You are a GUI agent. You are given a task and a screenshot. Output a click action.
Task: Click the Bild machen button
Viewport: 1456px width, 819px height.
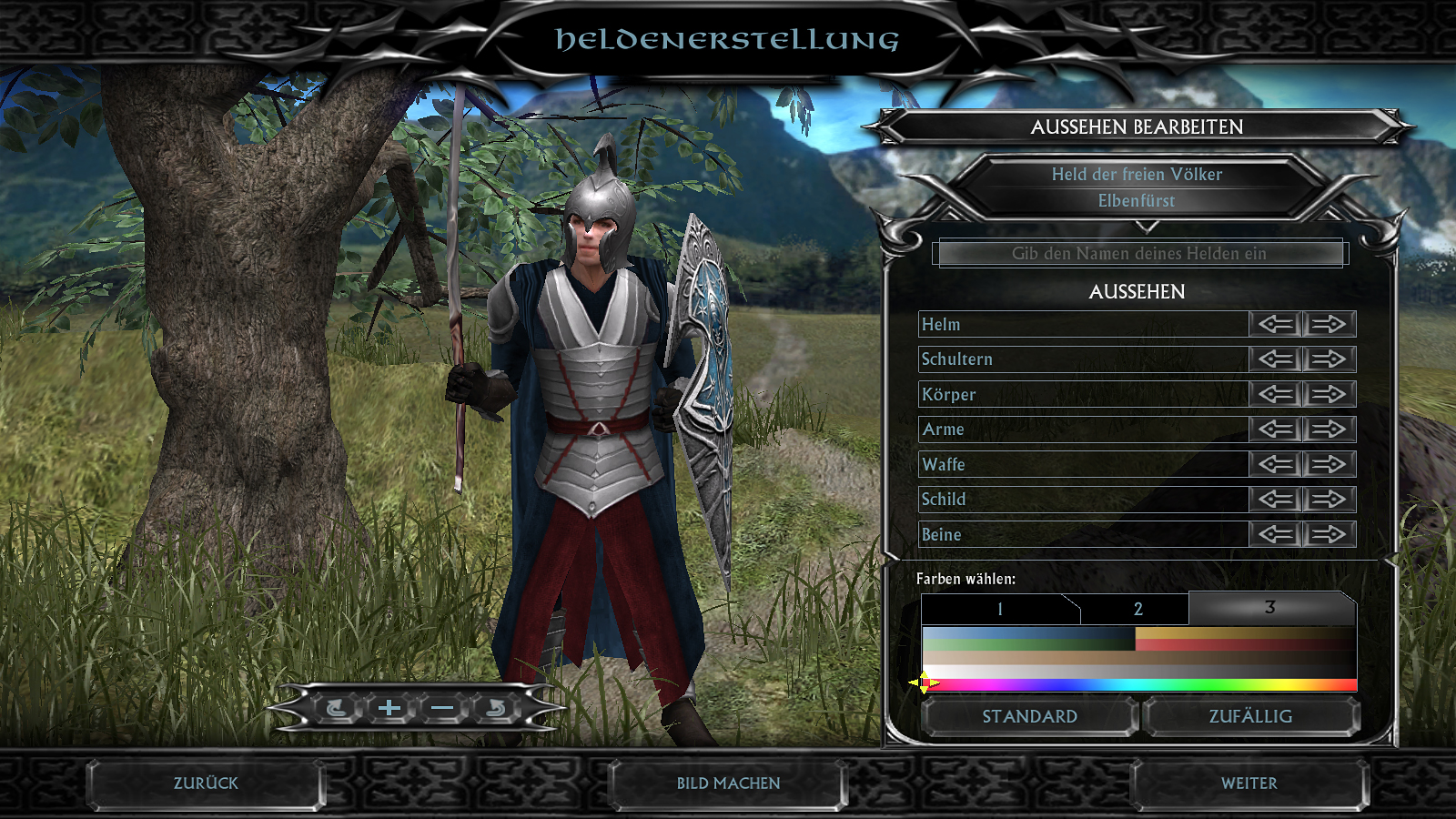728,784
